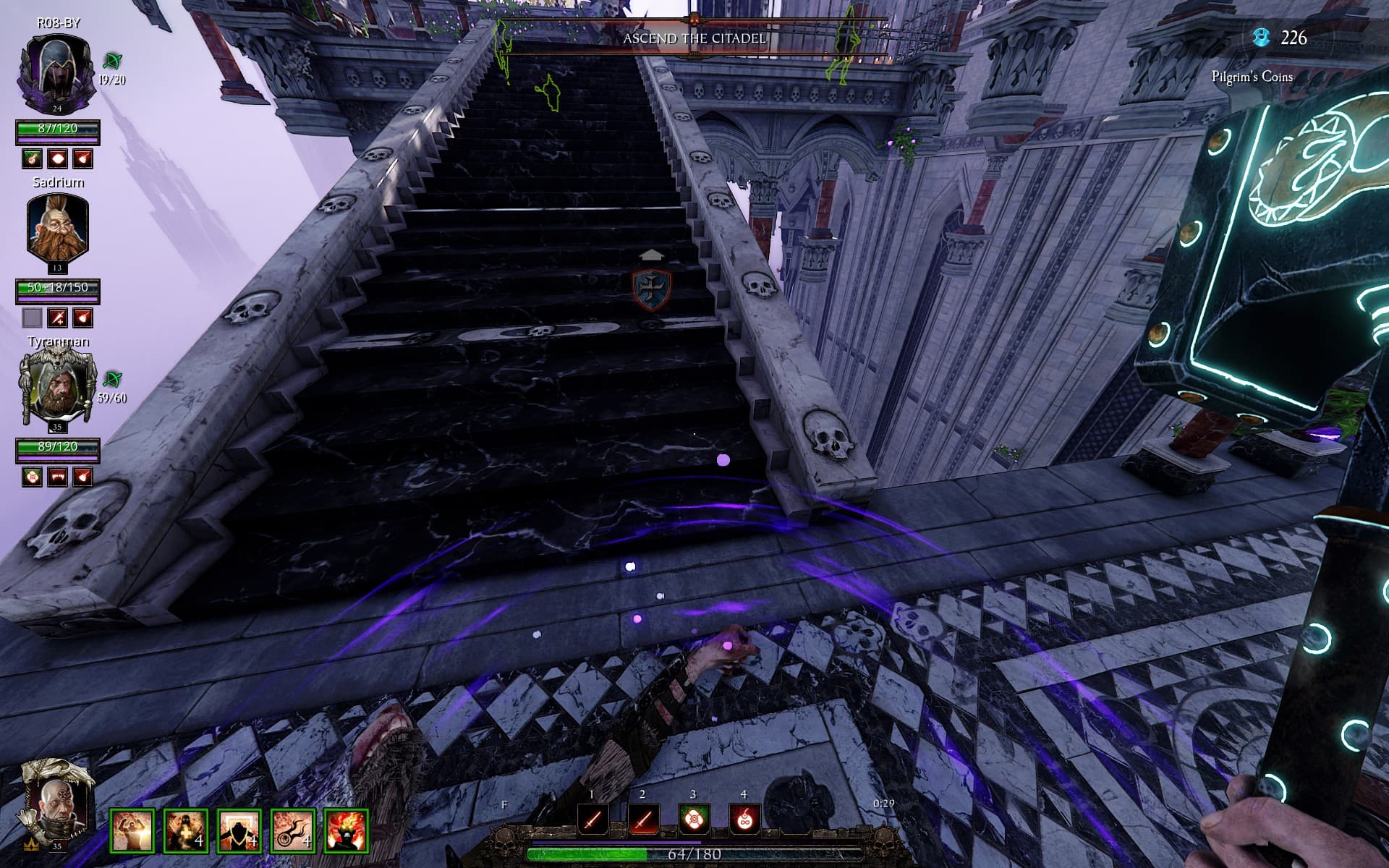Select R08-BY's teammate portrait

click(x=57, y=70)
